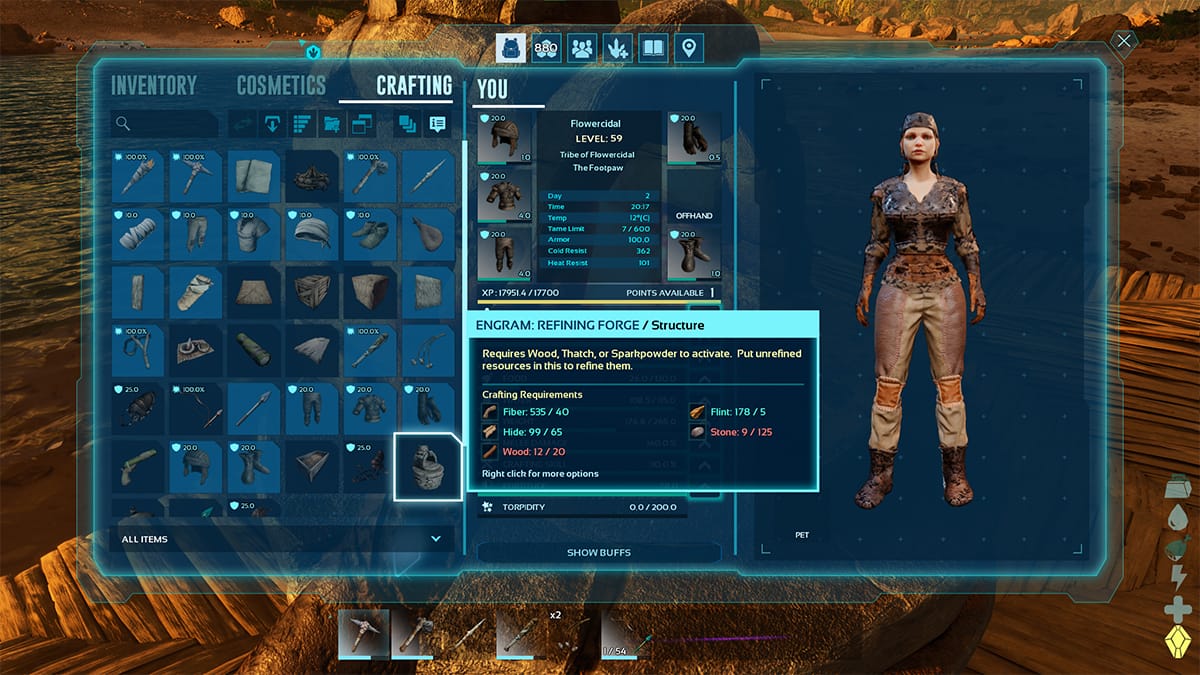Select the pickaxe in the hotbar

[363, 633]
